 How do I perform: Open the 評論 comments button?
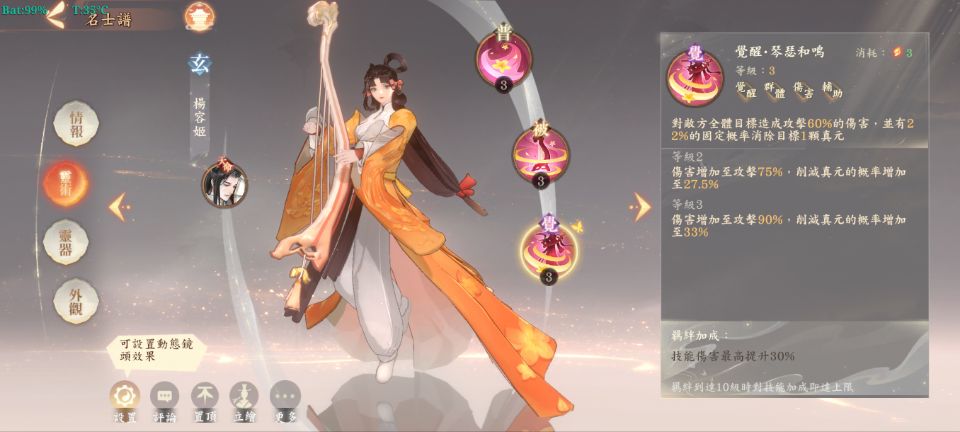tap(165, 397)
